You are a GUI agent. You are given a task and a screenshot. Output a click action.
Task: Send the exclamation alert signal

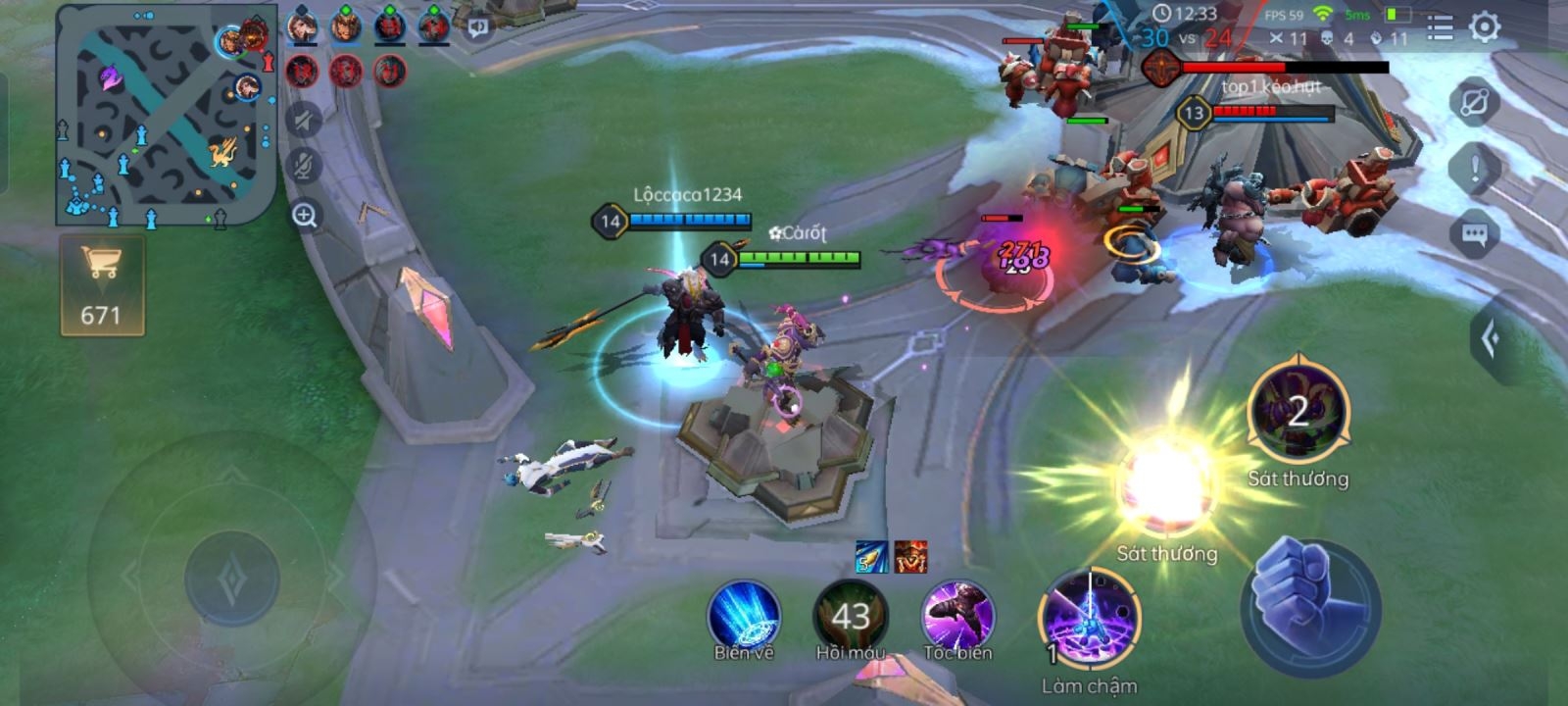[x=1475, y=169]
